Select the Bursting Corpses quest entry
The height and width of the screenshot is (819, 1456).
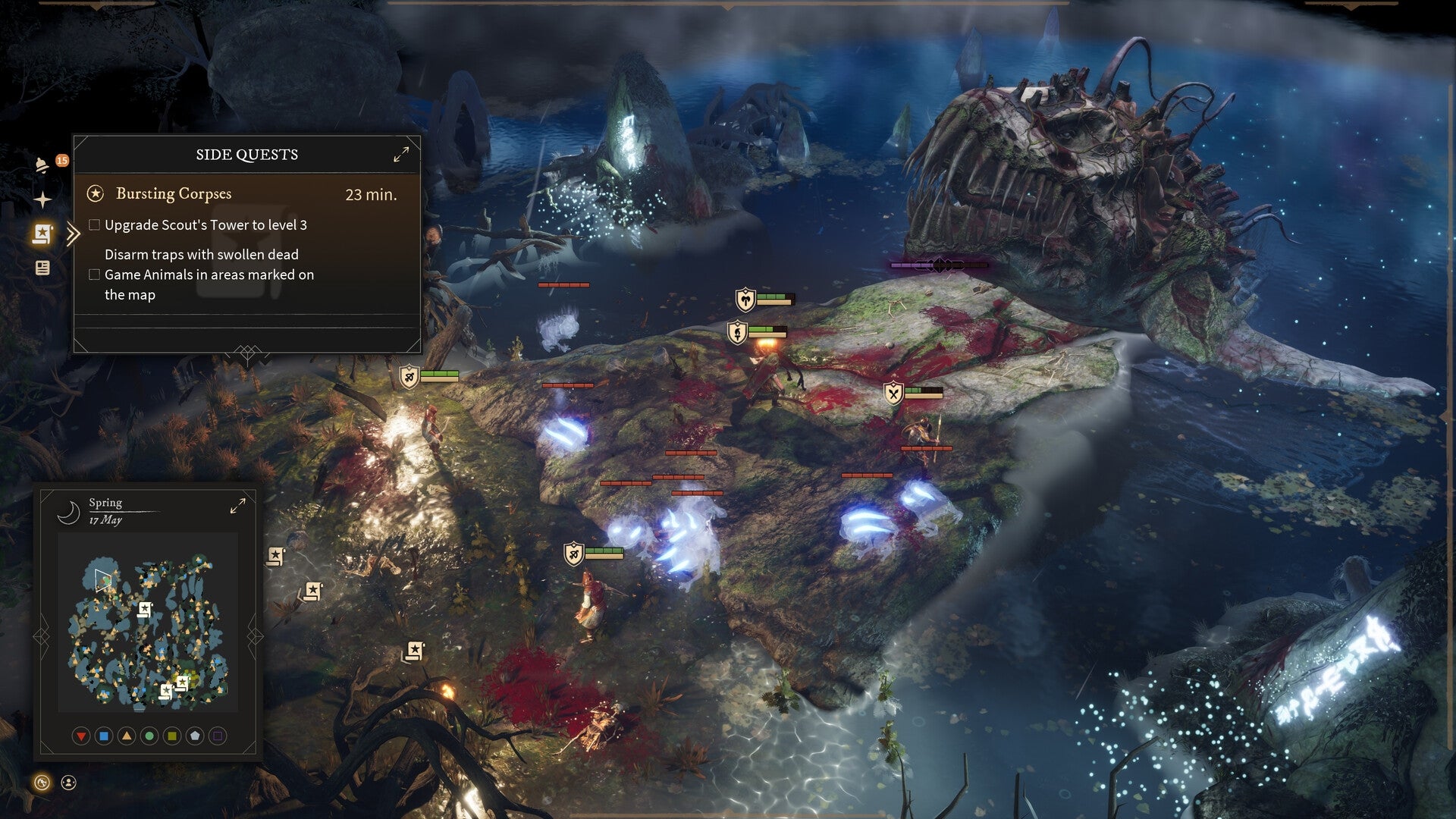point(173,193)
